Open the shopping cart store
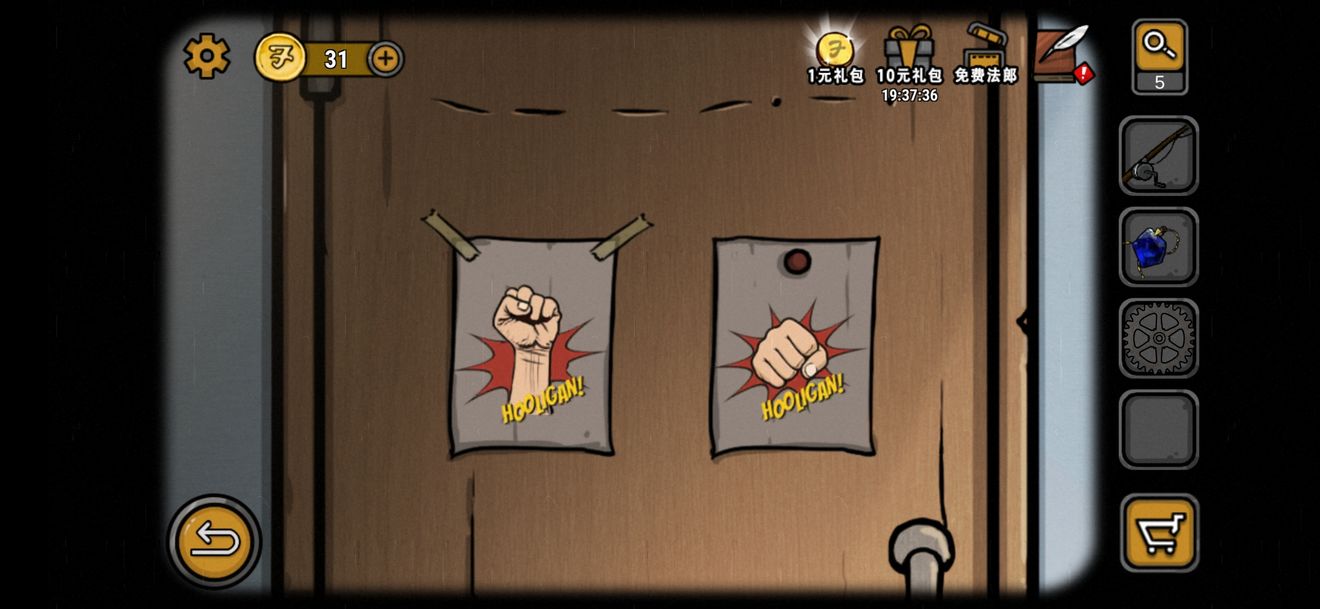This screenshot has width=1320, height=609. pos(1159,532)
